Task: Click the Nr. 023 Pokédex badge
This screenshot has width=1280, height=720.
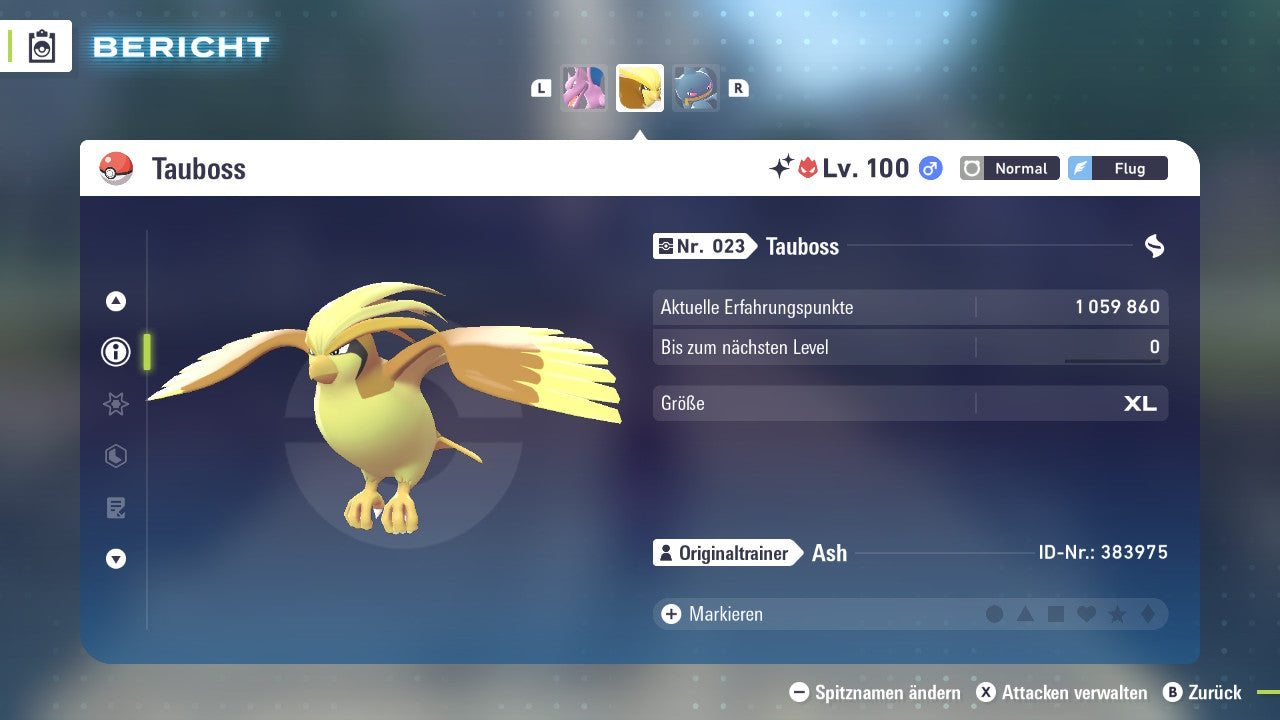Action: tap(700, 246)
